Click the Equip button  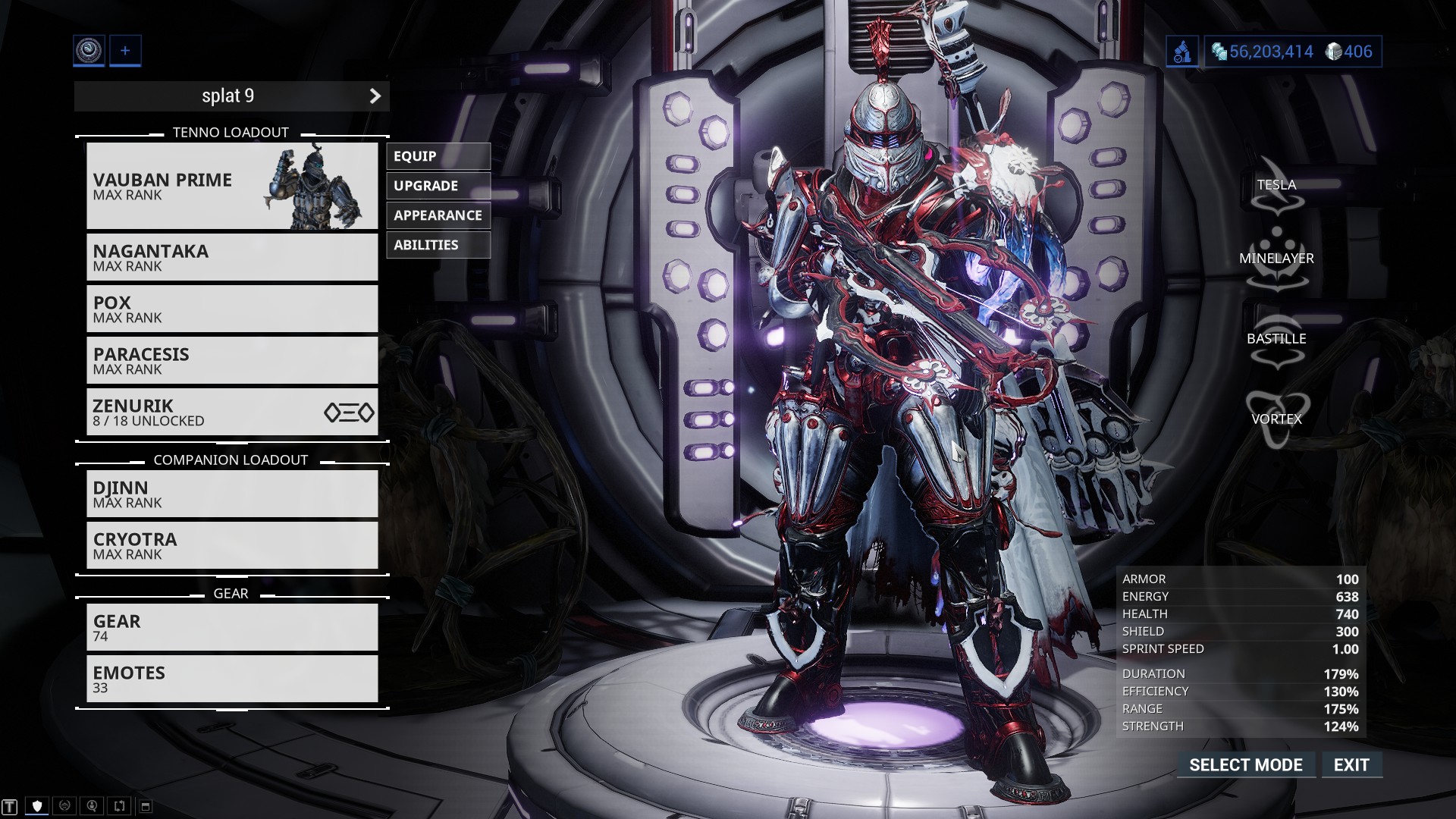pos(438,156)
